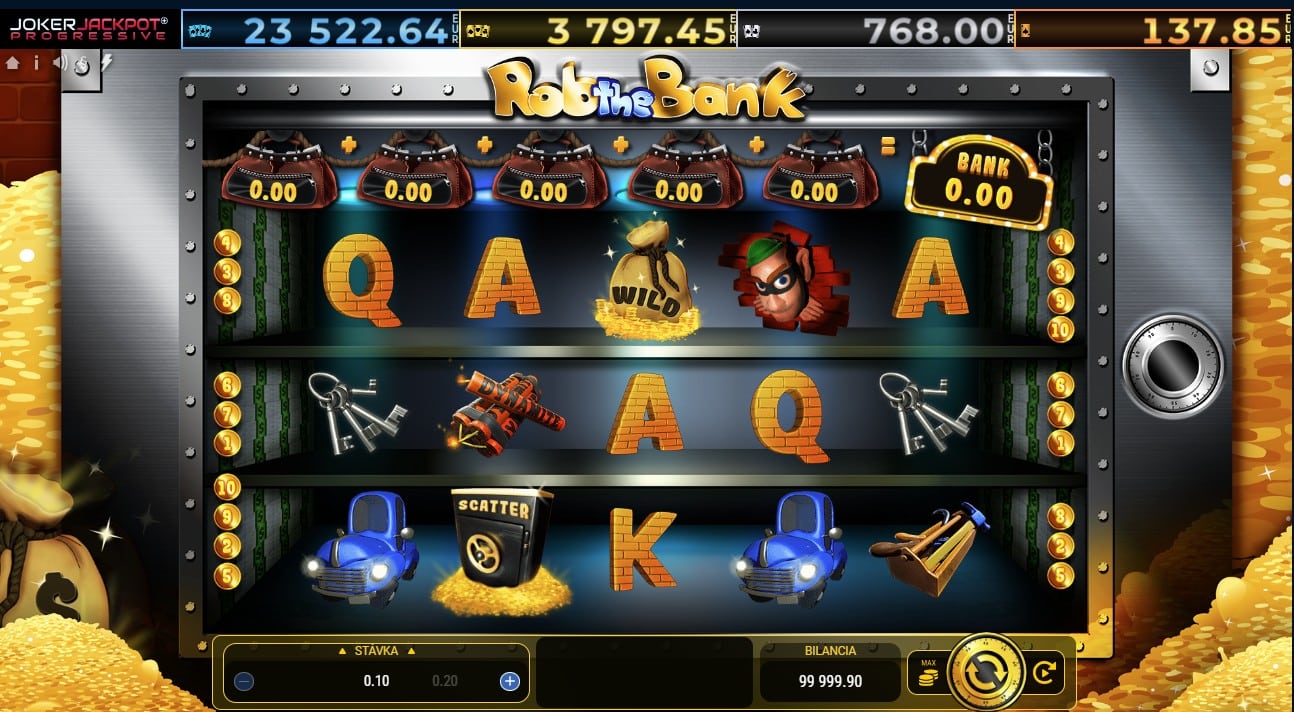
Task: Set the maximum bet
Action: 927,674
